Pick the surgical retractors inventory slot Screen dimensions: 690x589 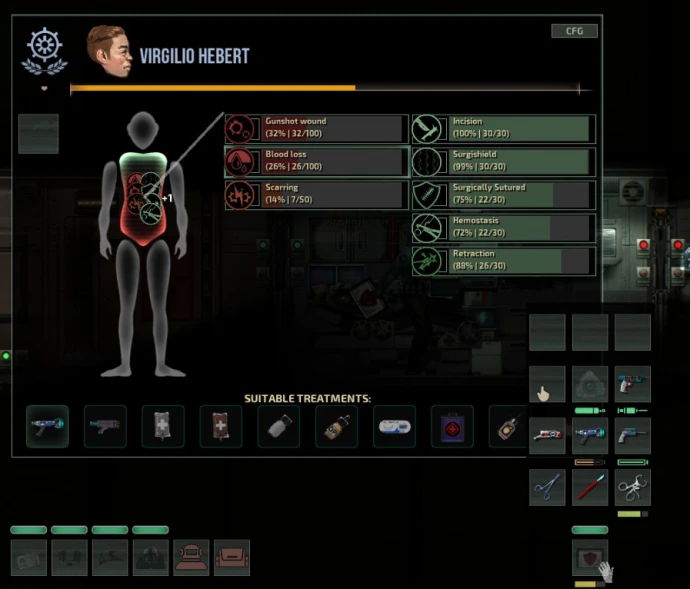pyautogui.click(x=632, y=487)
